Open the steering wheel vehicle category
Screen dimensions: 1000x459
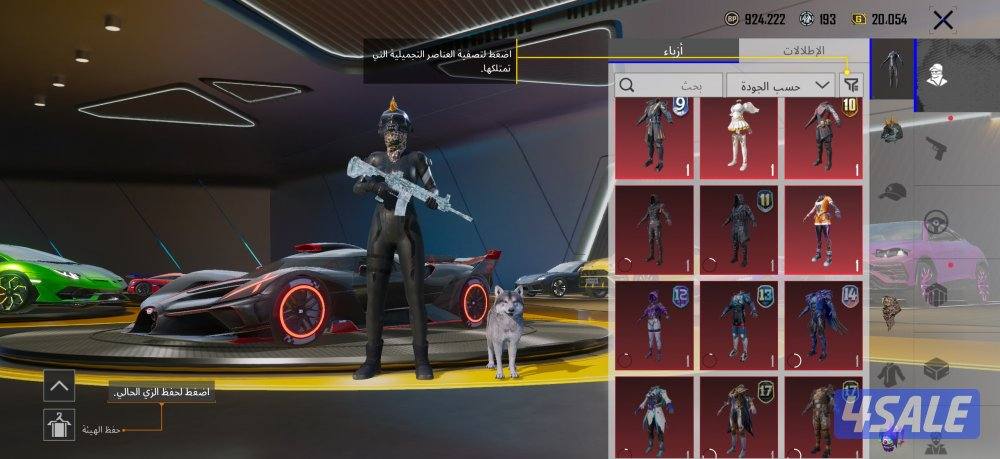pyautogui.click(x=936, y=220)
